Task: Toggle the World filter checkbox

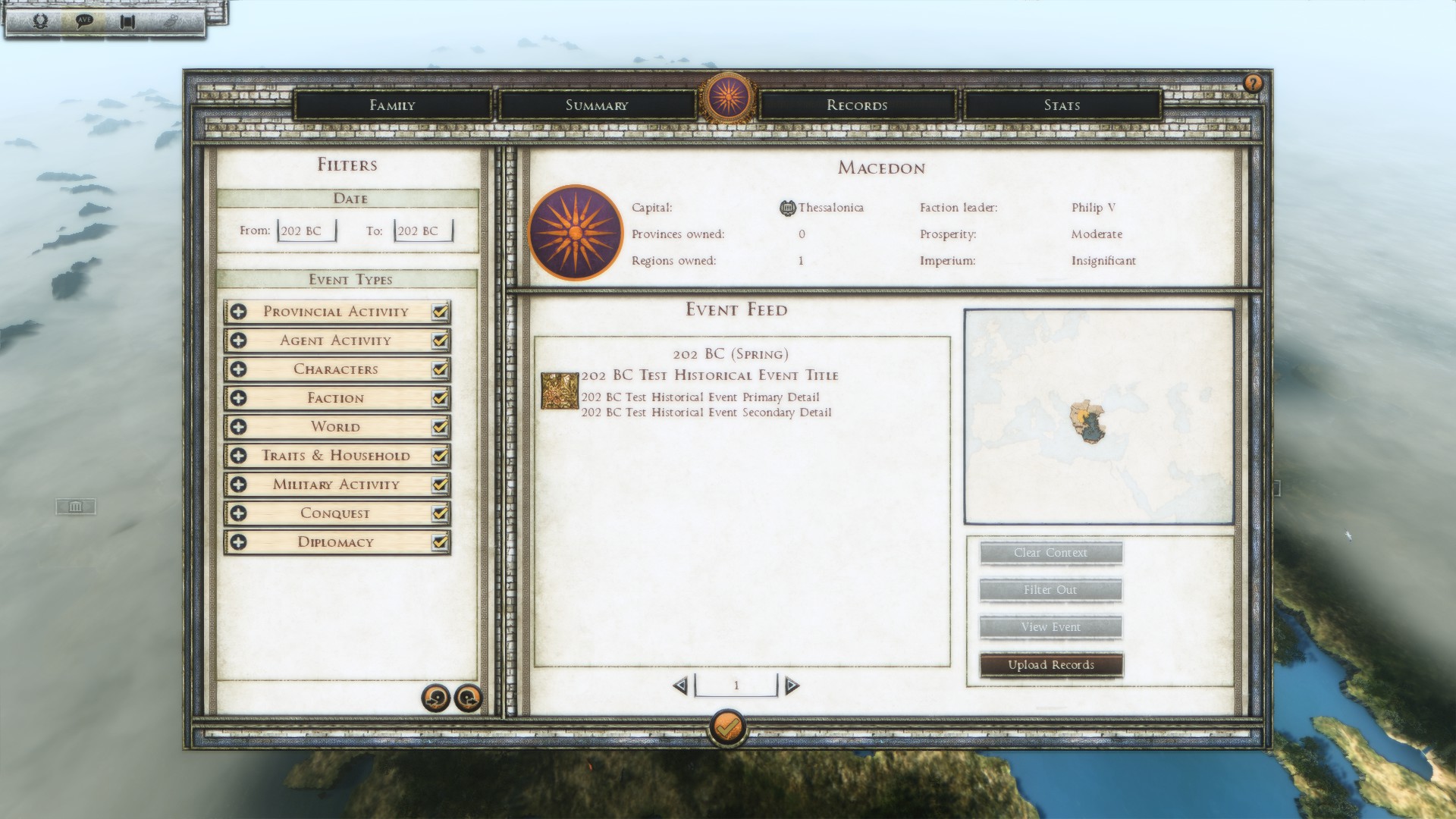Action: point(440,427)
